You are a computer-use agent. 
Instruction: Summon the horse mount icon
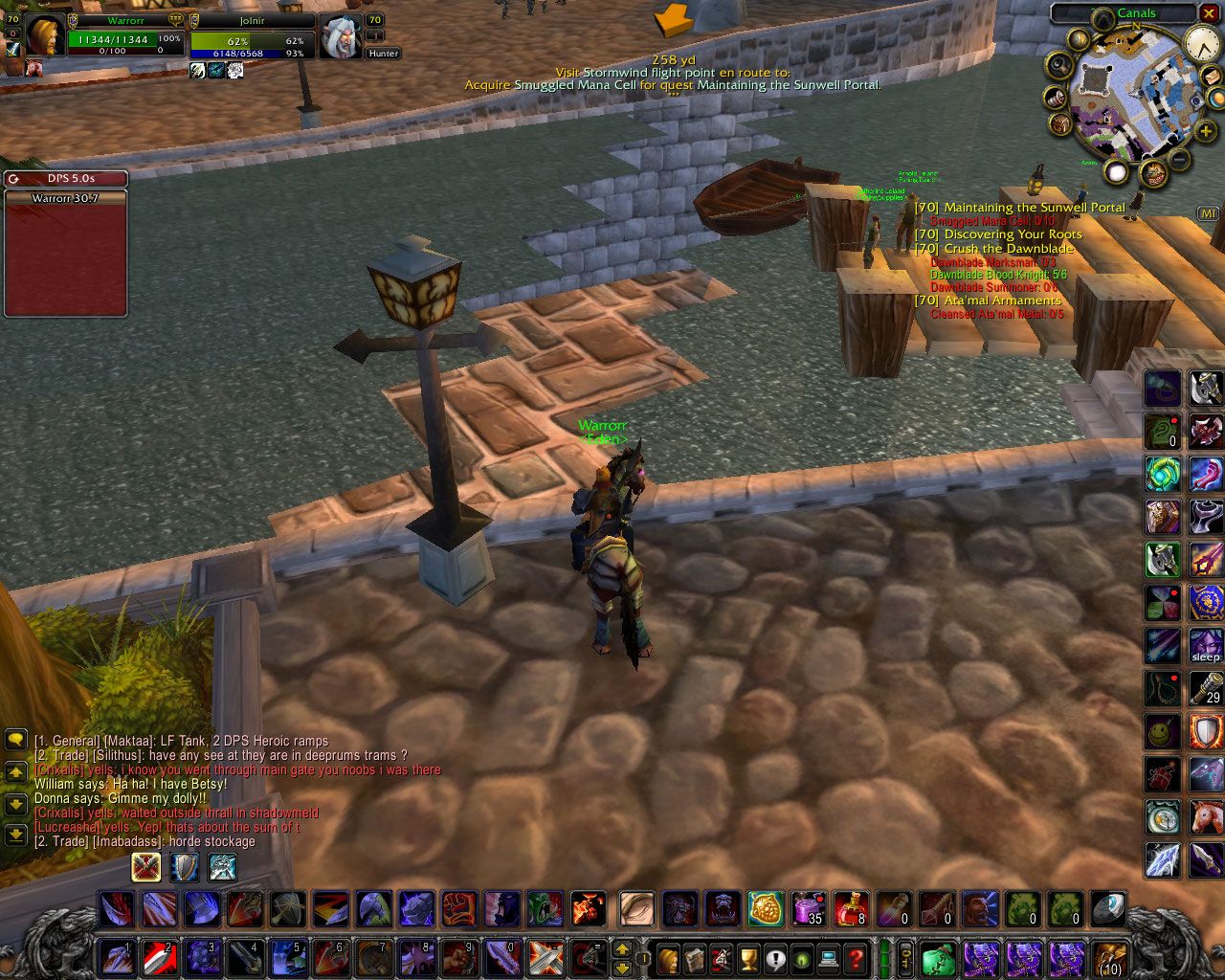1206,817
